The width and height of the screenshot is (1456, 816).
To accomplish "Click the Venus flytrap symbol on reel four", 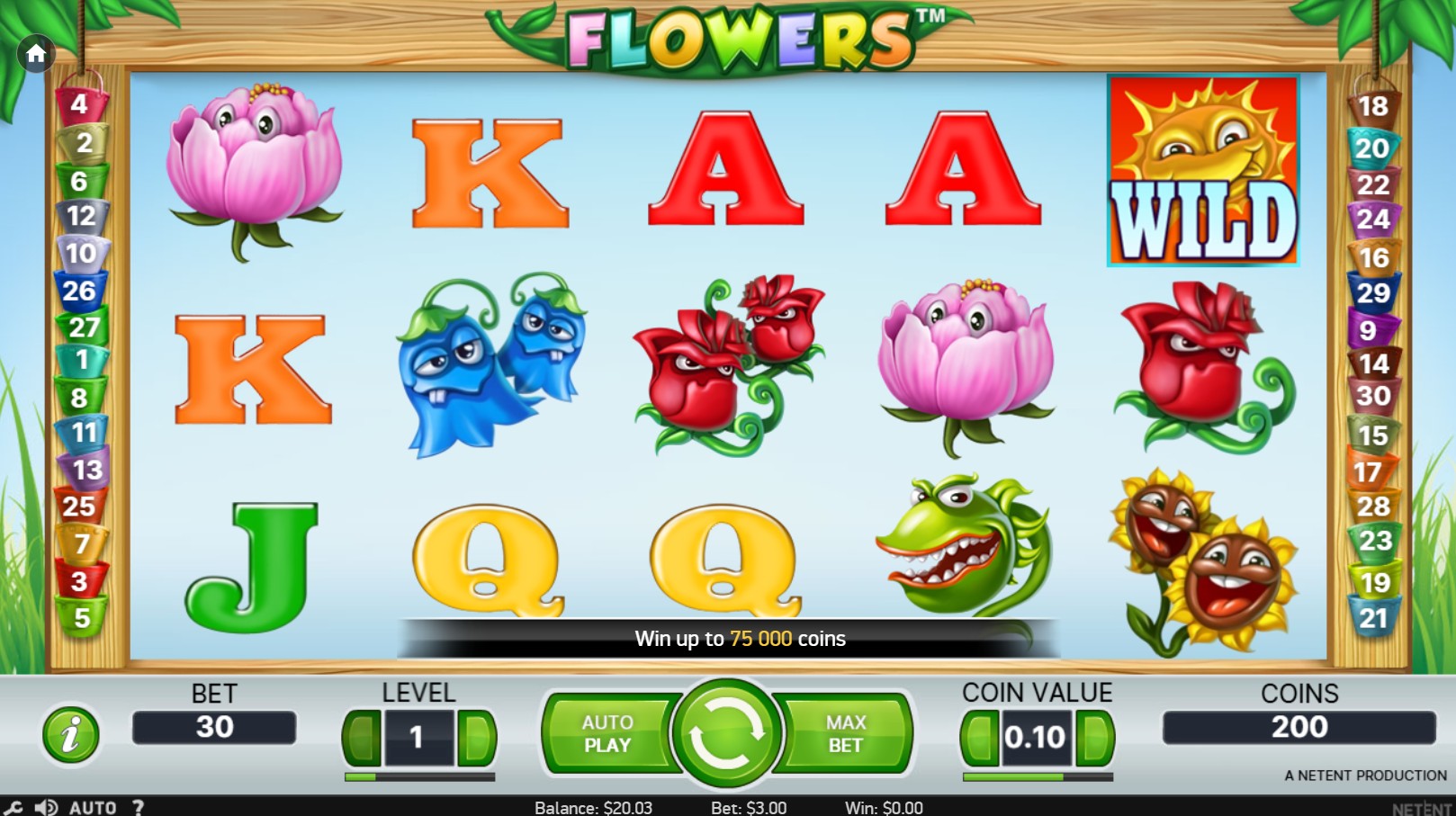I will pyautogui.click(x=963, y=549).
